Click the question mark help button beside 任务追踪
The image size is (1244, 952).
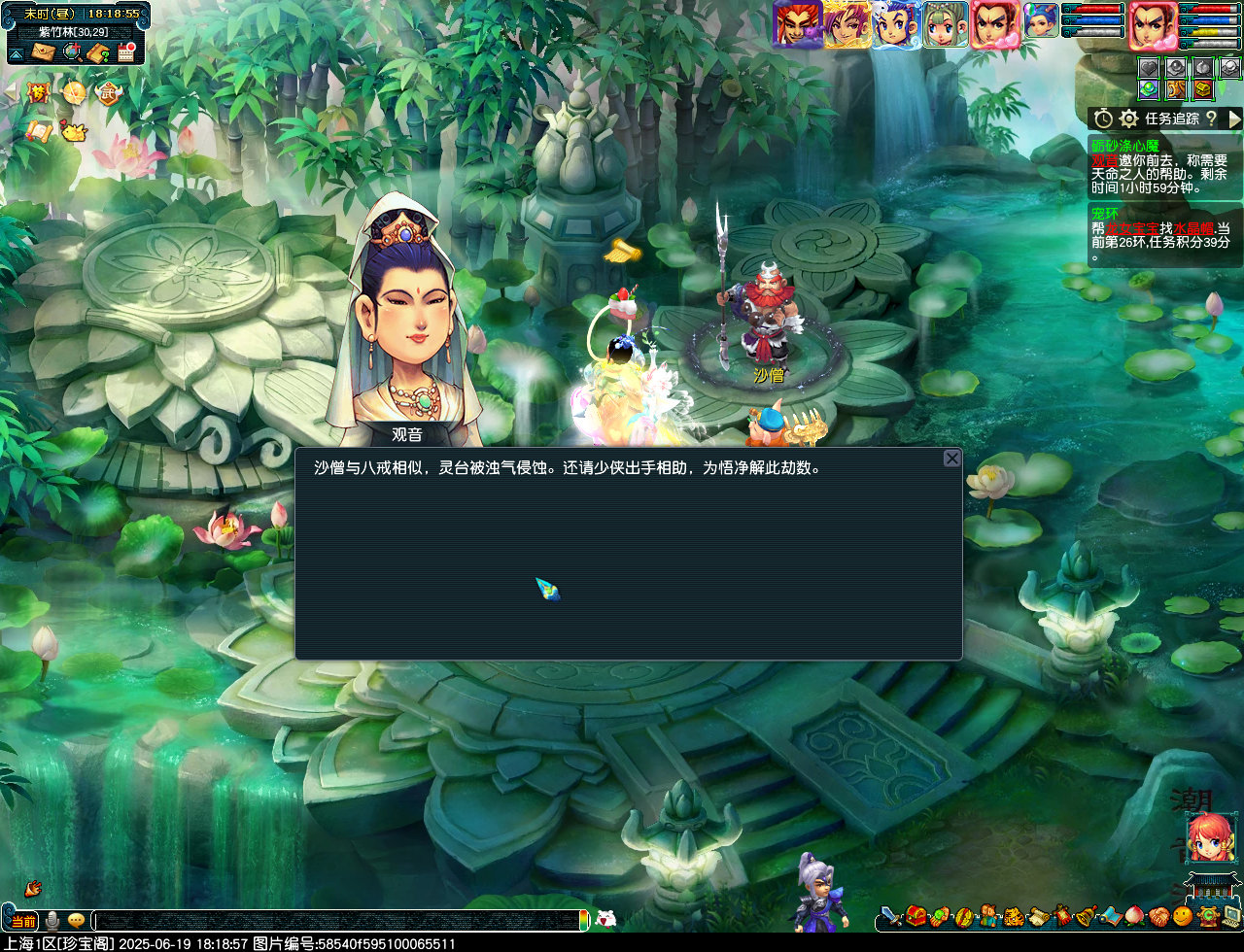1212,119
